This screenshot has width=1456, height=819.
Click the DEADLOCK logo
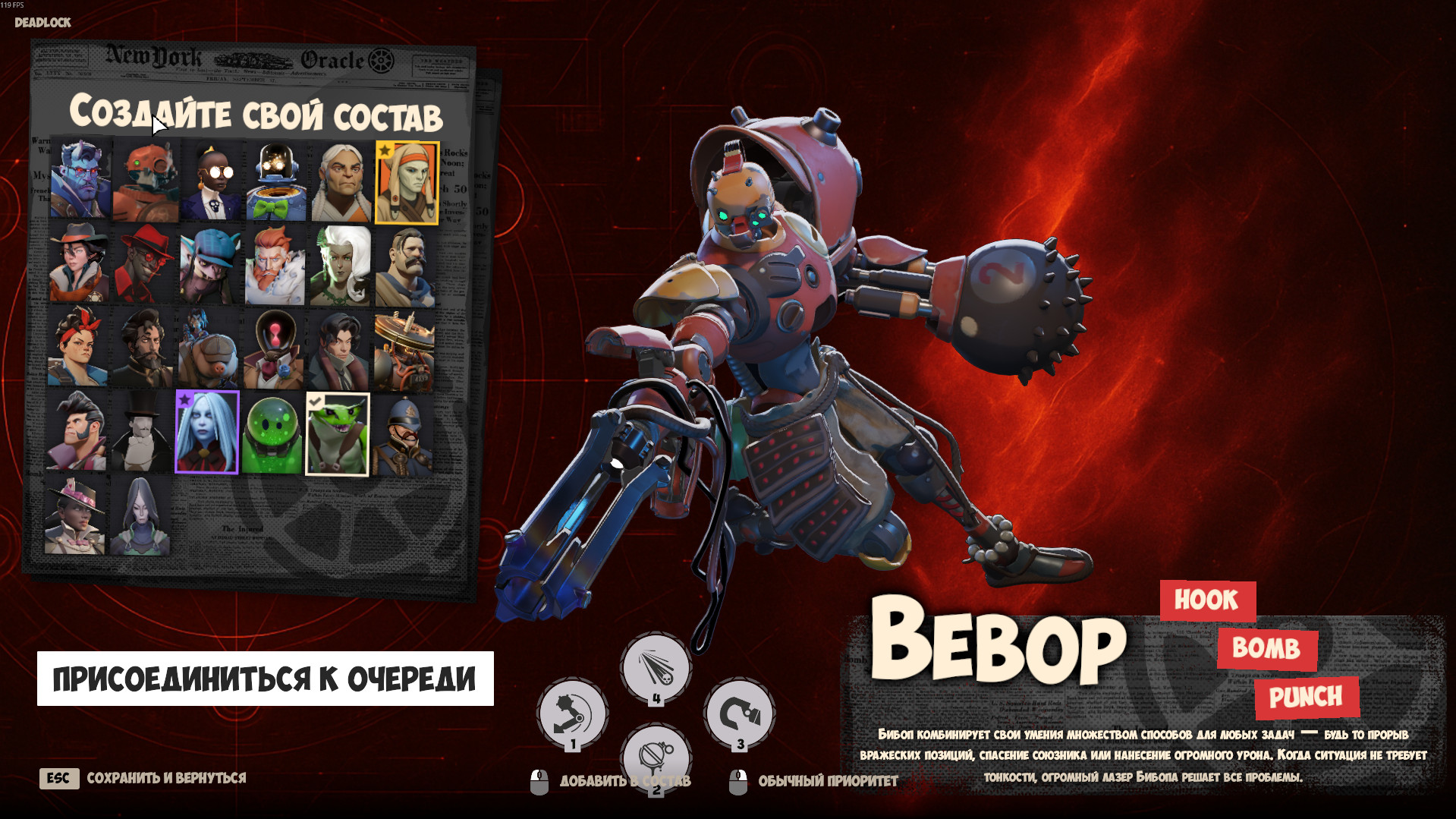[42, 22]
